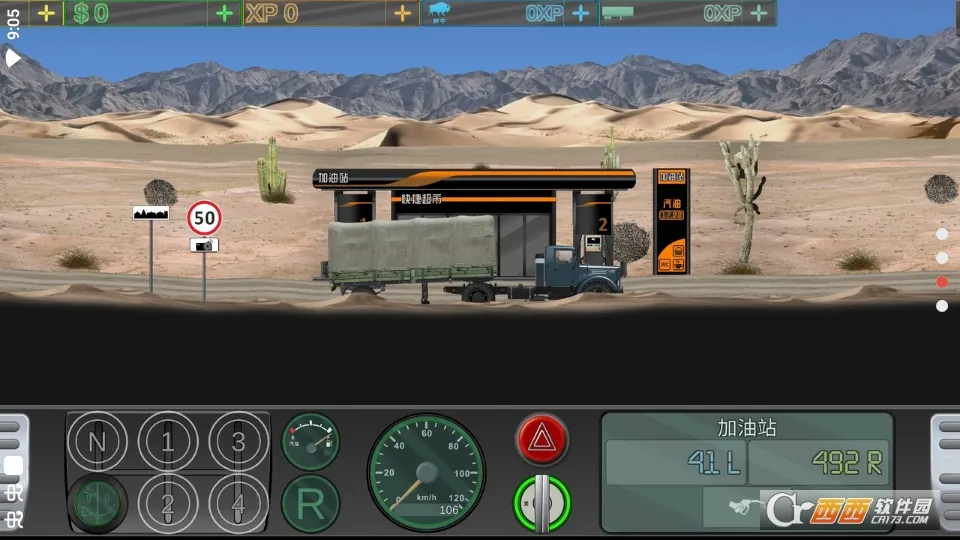This screenshot has height=540, width=960.
Task: Open the yellow plus button
Action: tap(46, 13)
